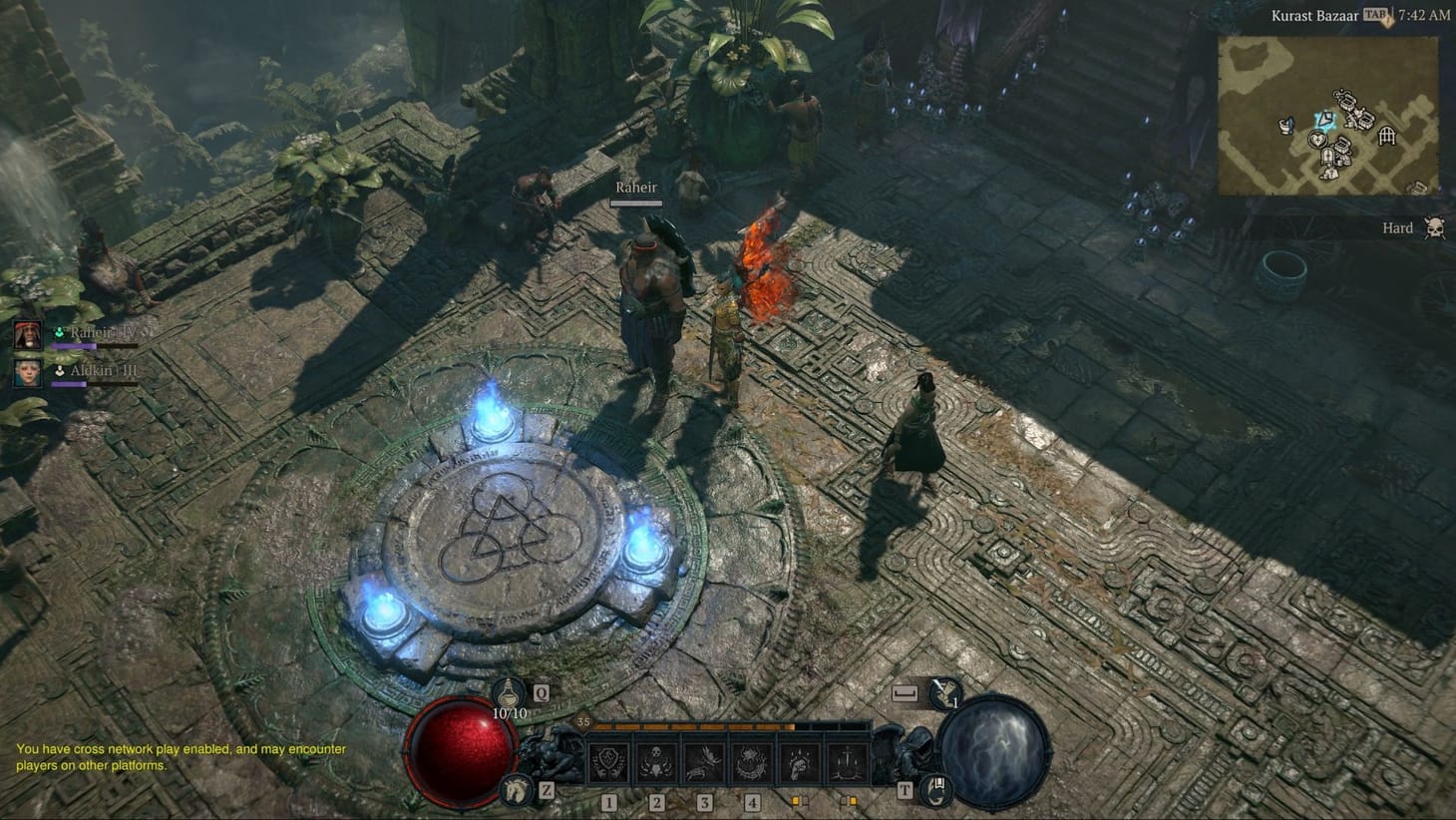Click the Kurast Bazaar zone name
Viewport: 1456px width, 820px height.
click(x=1314, y=15)
